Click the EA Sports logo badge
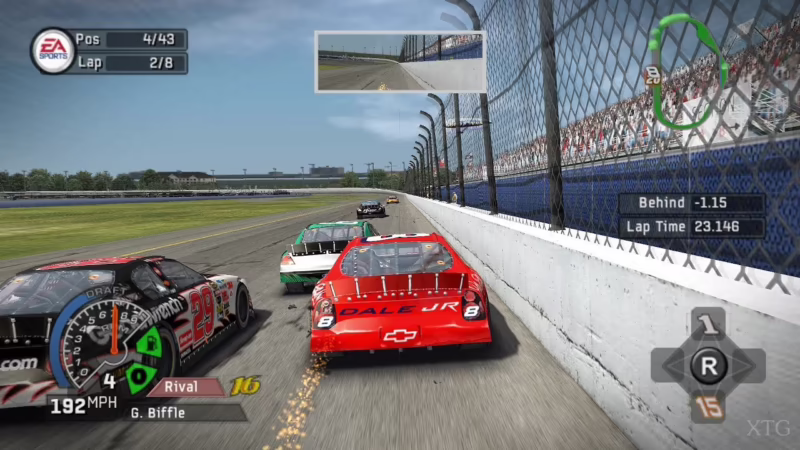800x450 pixels. pyautogui.click(x=52, y=50)
